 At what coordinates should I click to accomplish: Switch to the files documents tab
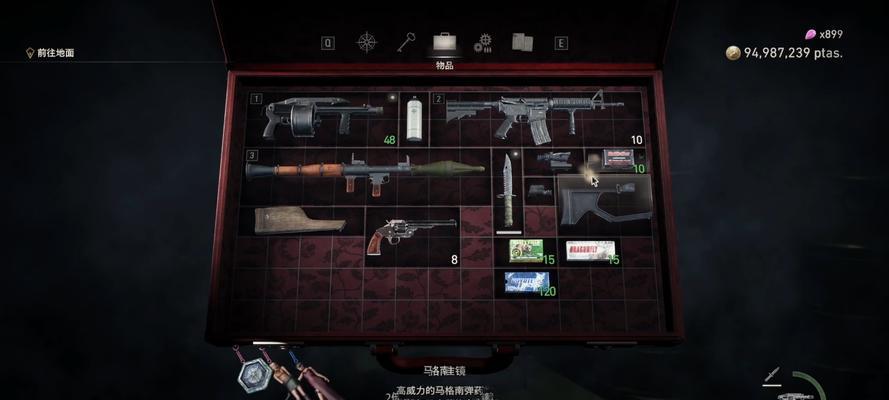pos(522,43)
